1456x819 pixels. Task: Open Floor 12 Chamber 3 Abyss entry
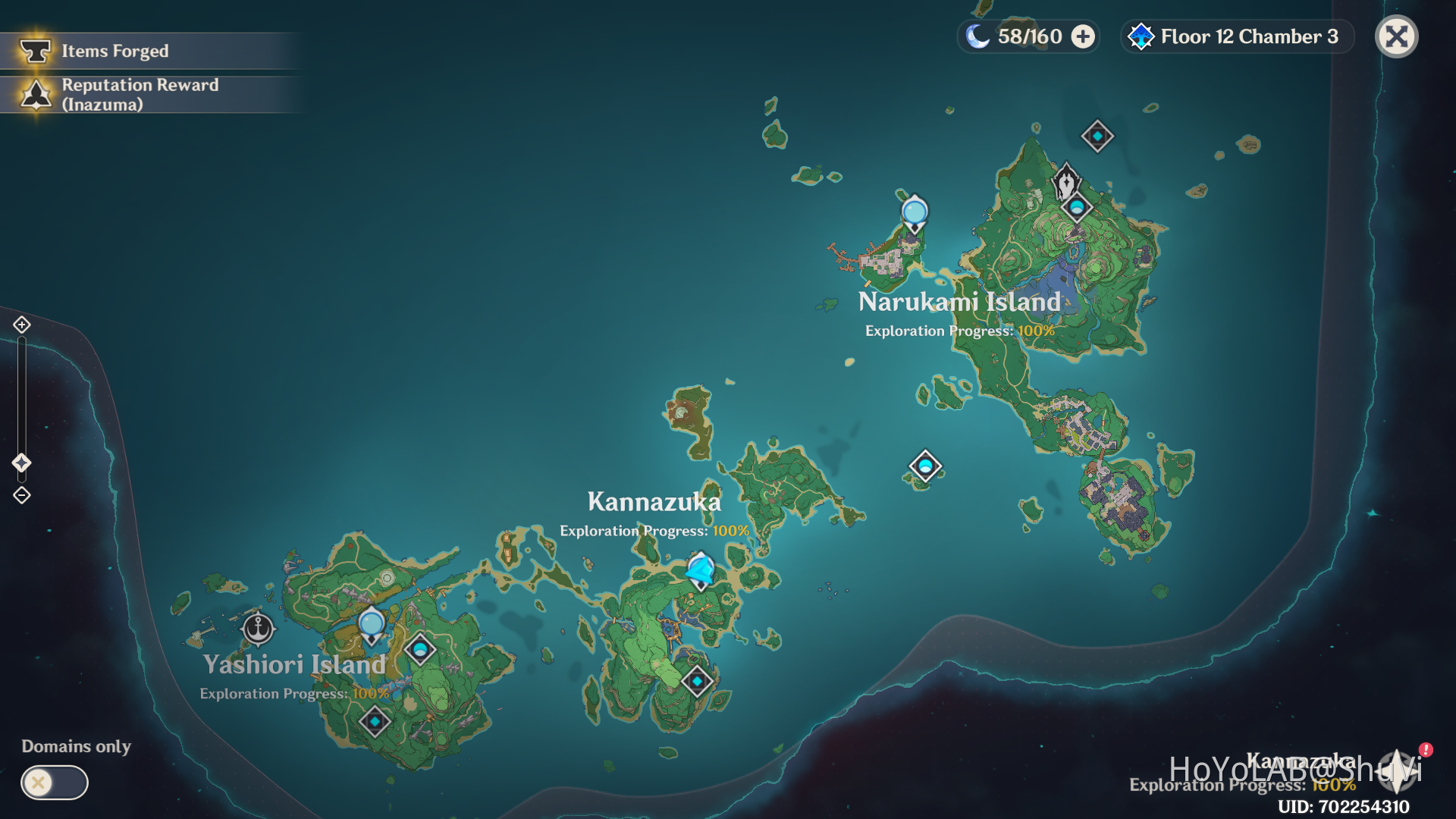(1247, 36)
